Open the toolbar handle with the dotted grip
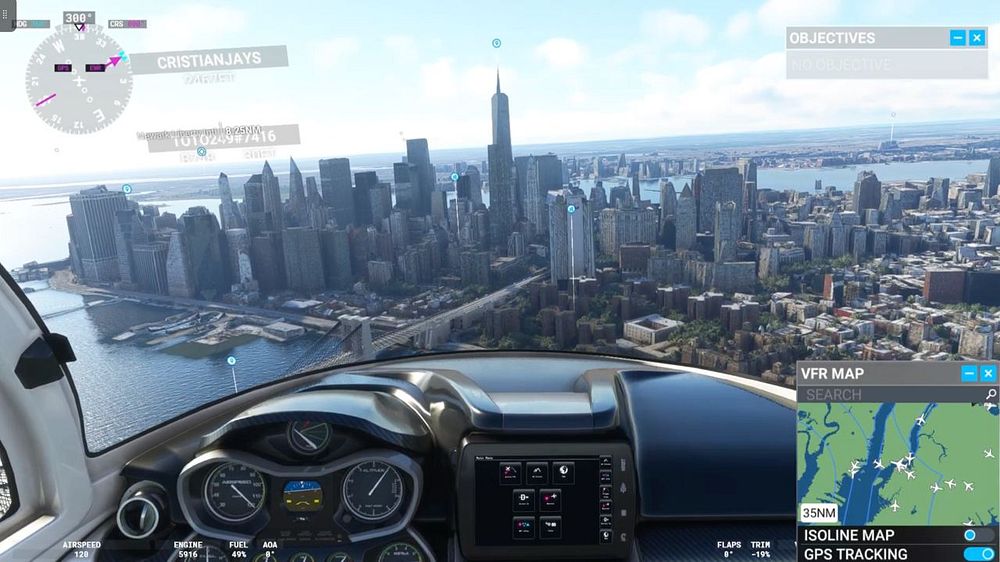1000x562 pixels. coord(7,15)
